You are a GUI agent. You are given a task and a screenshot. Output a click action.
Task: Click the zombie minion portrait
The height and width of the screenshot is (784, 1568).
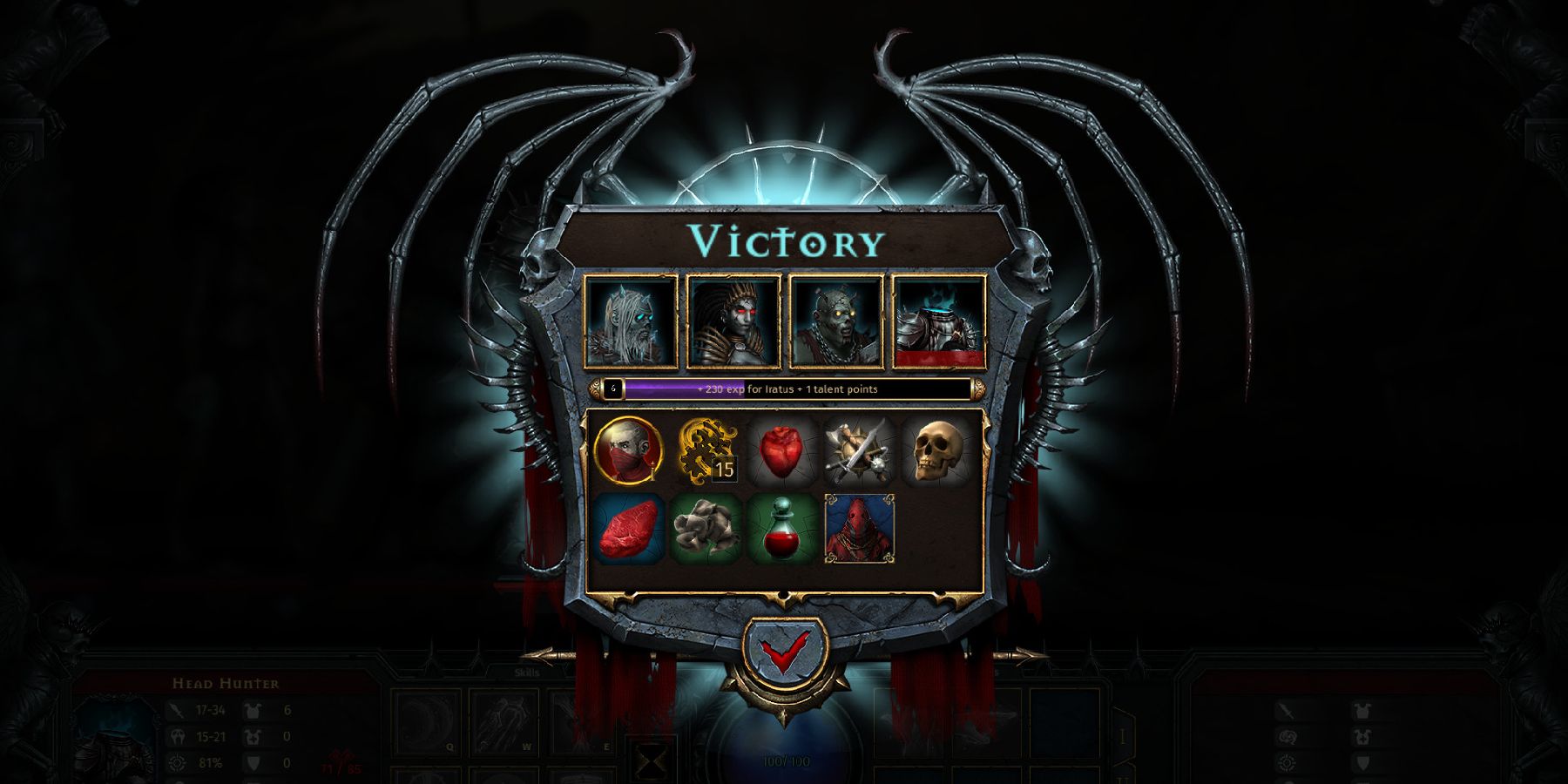click(835, 321)
